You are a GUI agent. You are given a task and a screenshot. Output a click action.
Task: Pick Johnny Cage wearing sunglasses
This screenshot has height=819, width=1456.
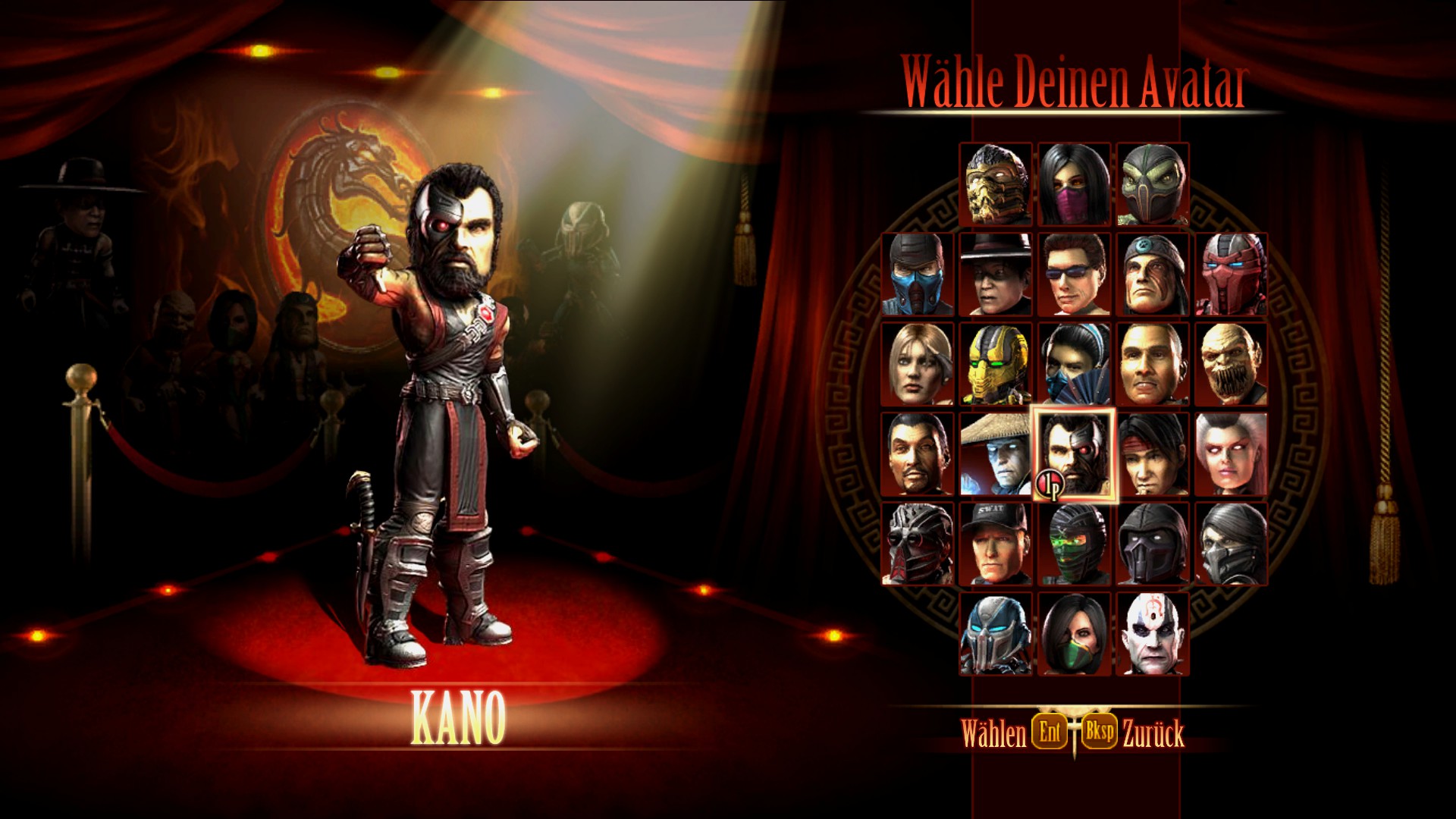(1075, 277)
